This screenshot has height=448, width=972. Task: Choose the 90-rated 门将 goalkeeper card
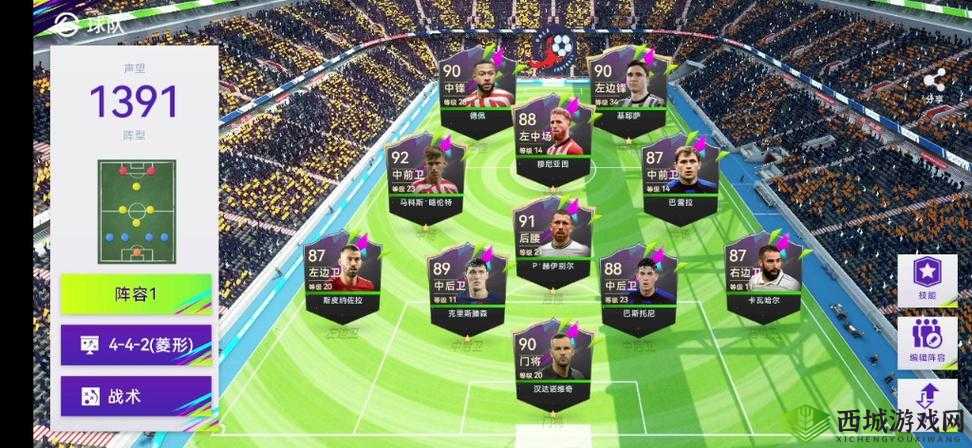point(553,363)
